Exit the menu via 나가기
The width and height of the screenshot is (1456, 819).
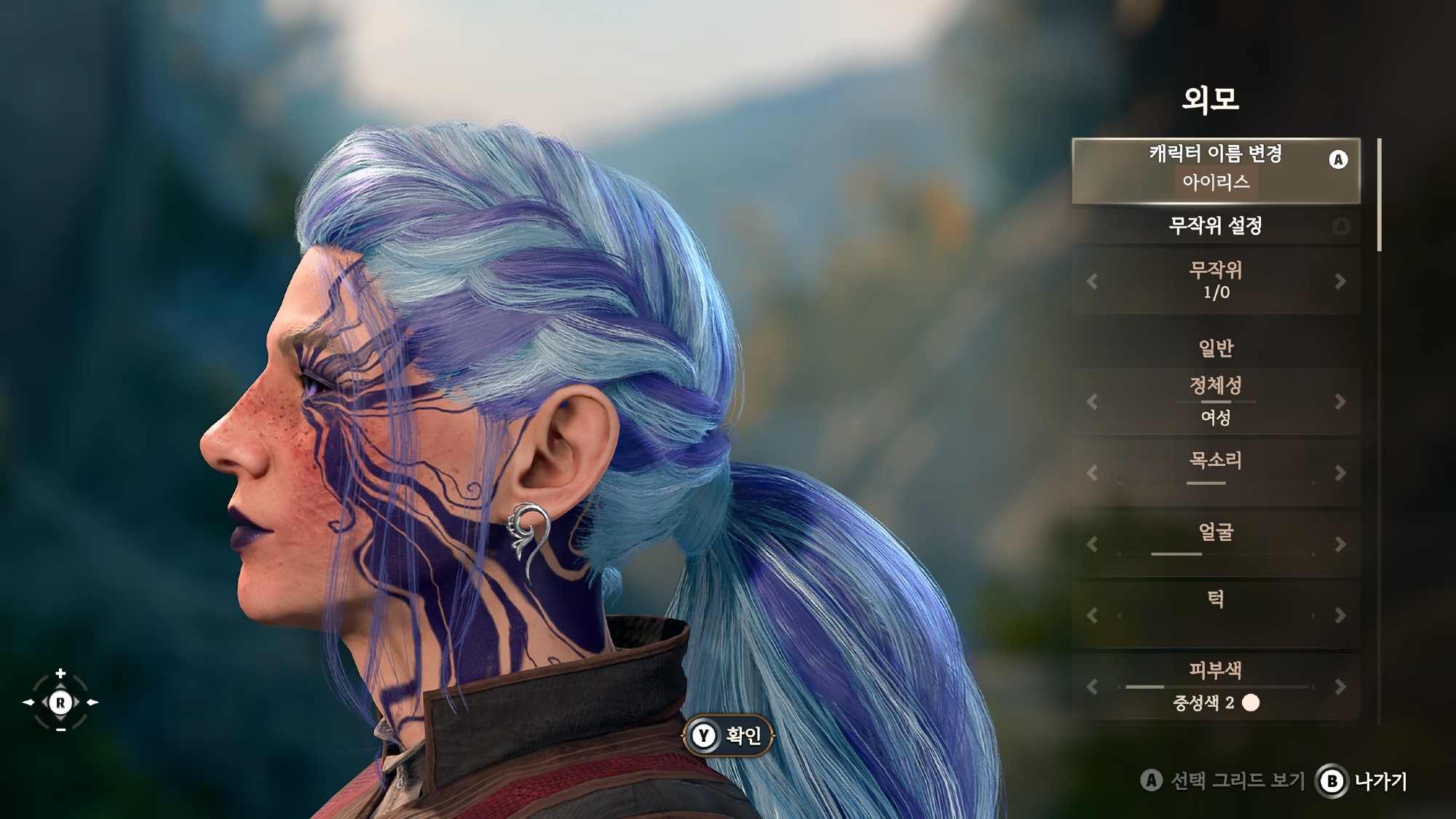click(x=1362, y=782)
